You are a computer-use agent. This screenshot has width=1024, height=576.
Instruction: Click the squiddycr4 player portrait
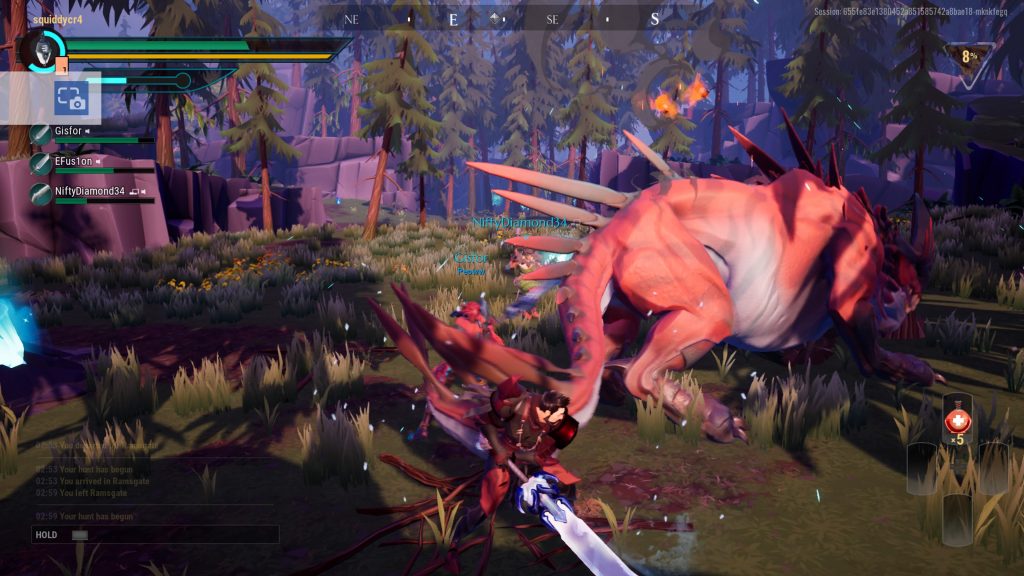coord(42,48)
